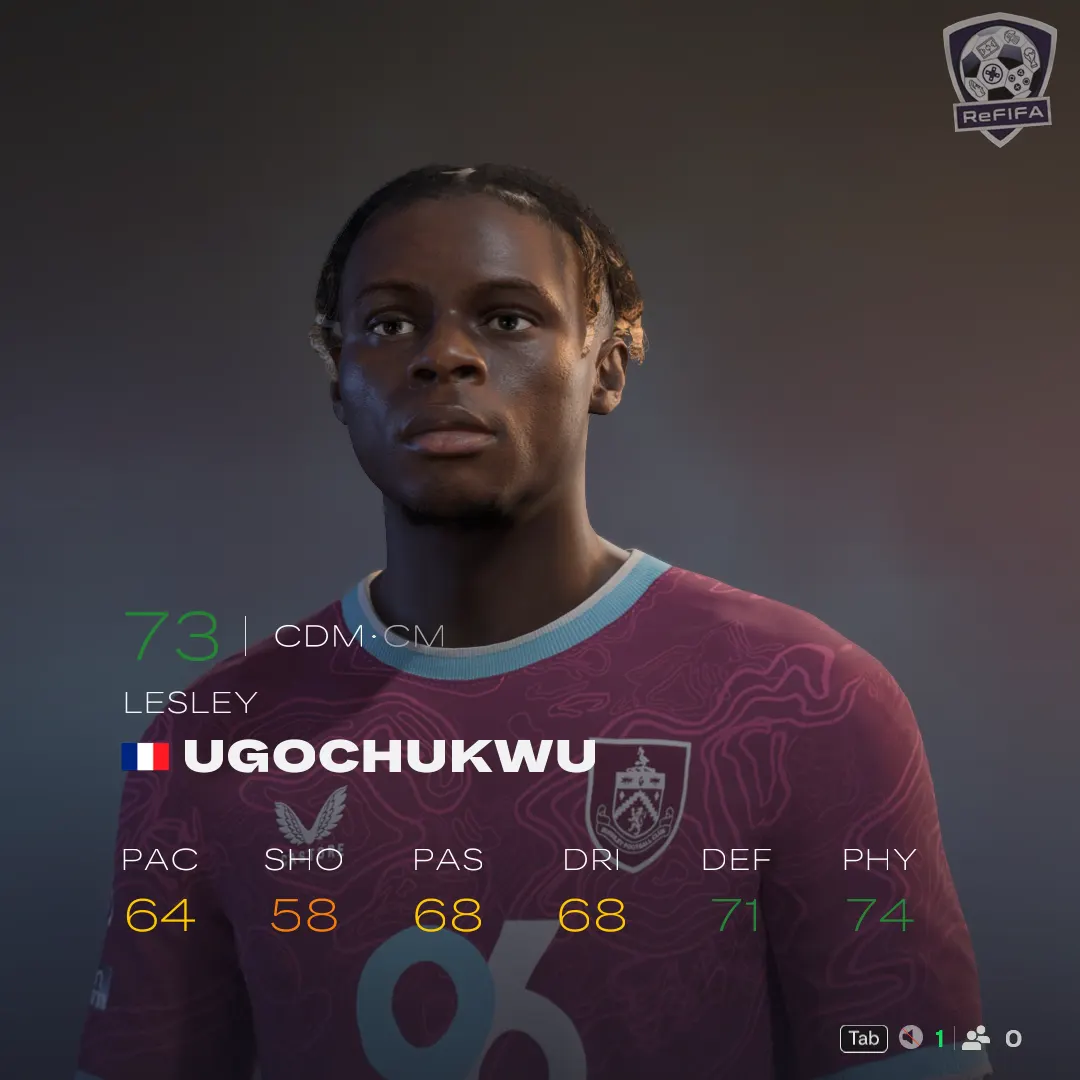Click the muted speaker icon
Viewport: 1080px width, 1080px height.
point(910,1038)
